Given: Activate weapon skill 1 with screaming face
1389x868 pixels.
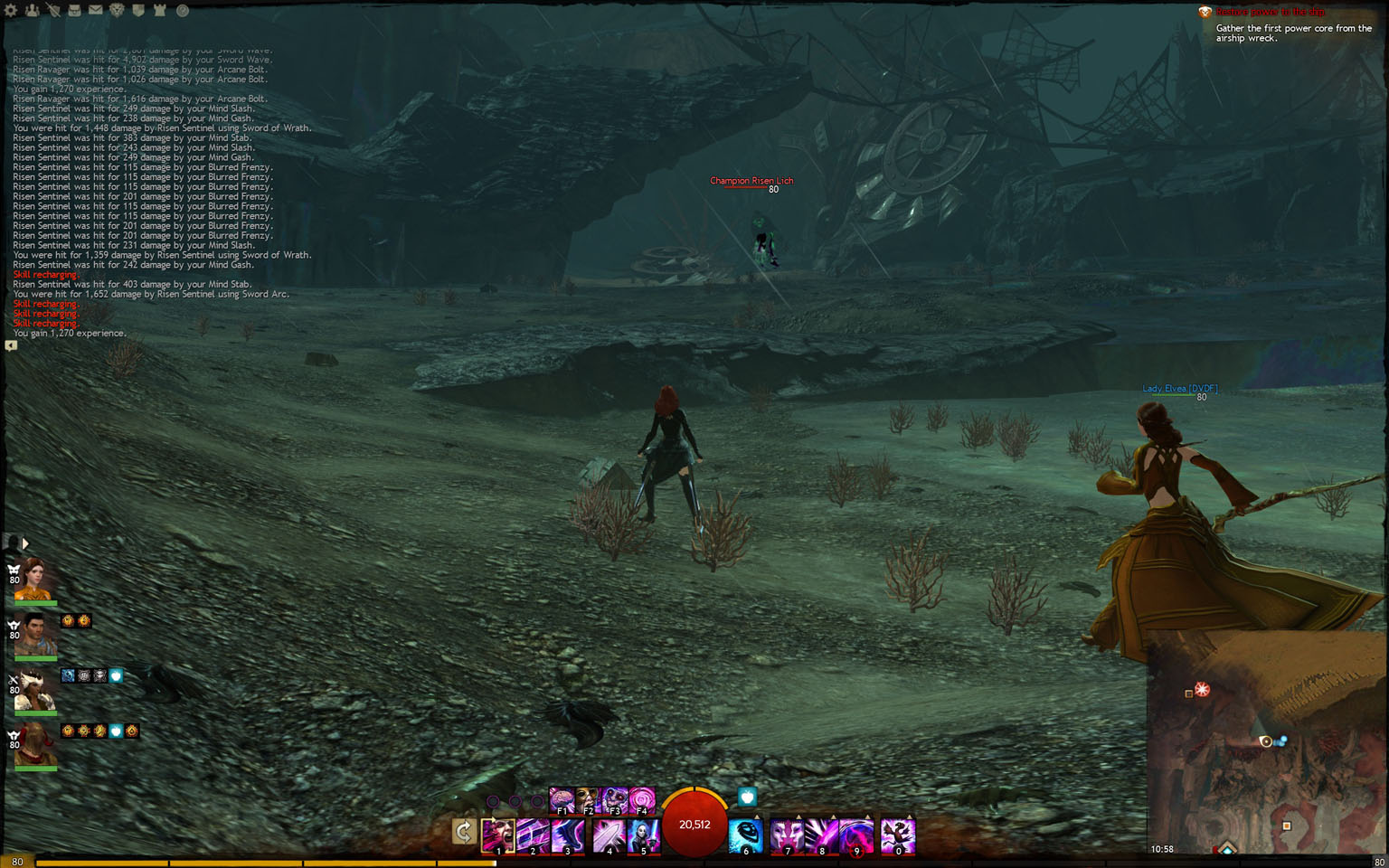Looking at the screenshot, I should (x=498, y=836).
